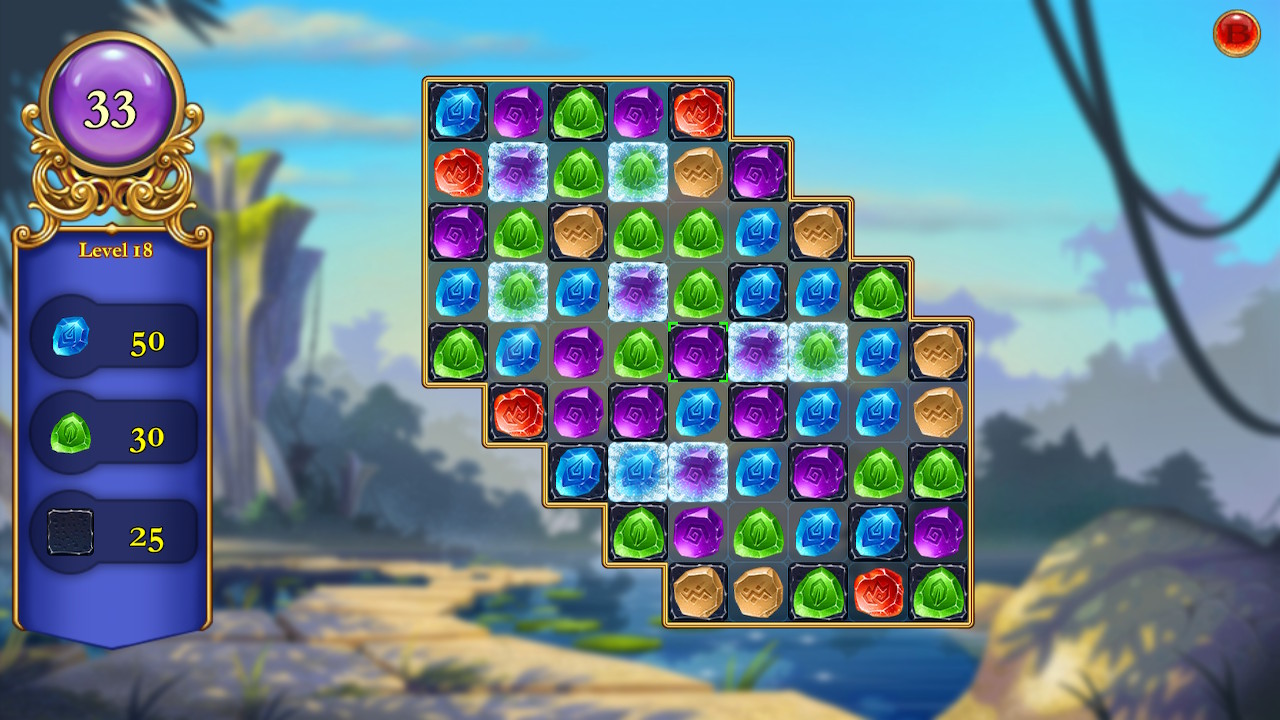Viewport: 1280px width, 720px height.
Task: Click the purple orb showing 33 moves remaining
Action: [x=113, y=103]
